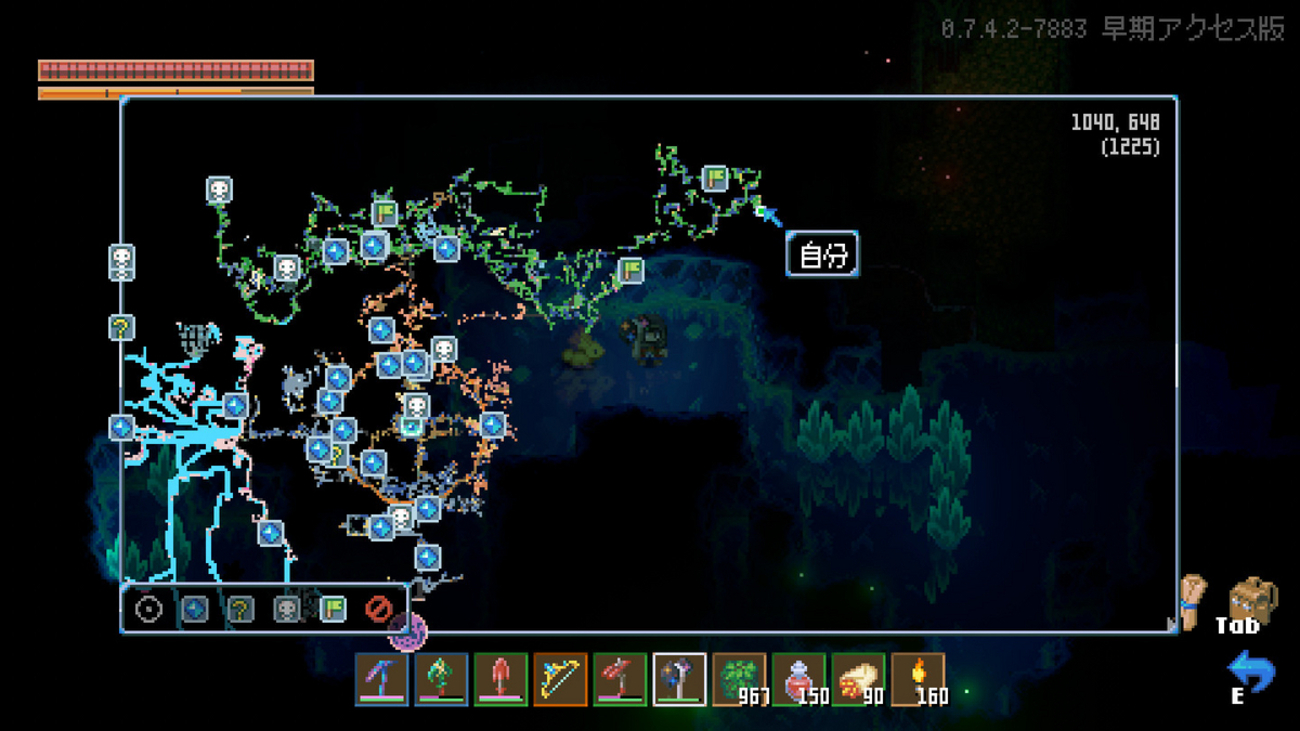Click the map window's bottom-right resize corner

pyautogui.click(x=1172, y=626)
